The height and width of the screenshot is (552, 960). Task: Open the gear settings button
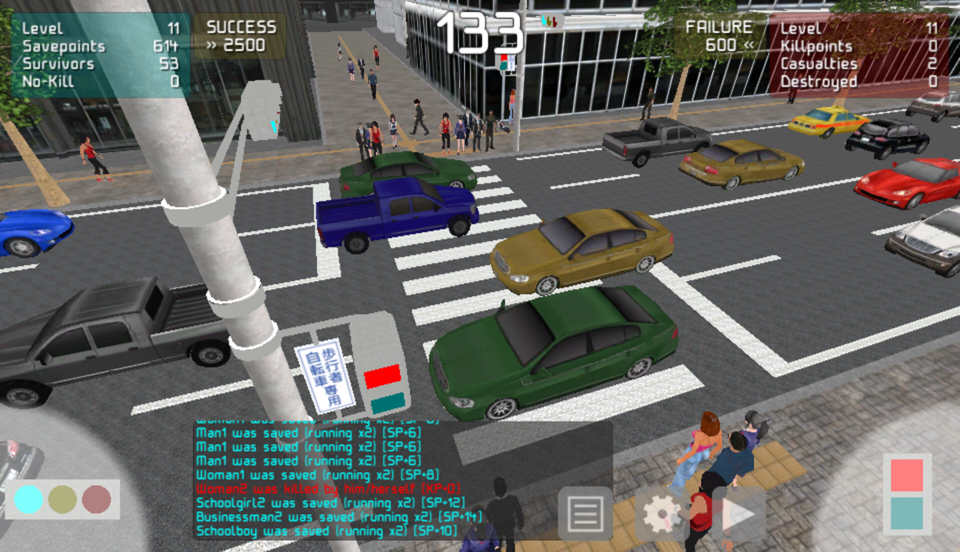click(x=662, y=514)
